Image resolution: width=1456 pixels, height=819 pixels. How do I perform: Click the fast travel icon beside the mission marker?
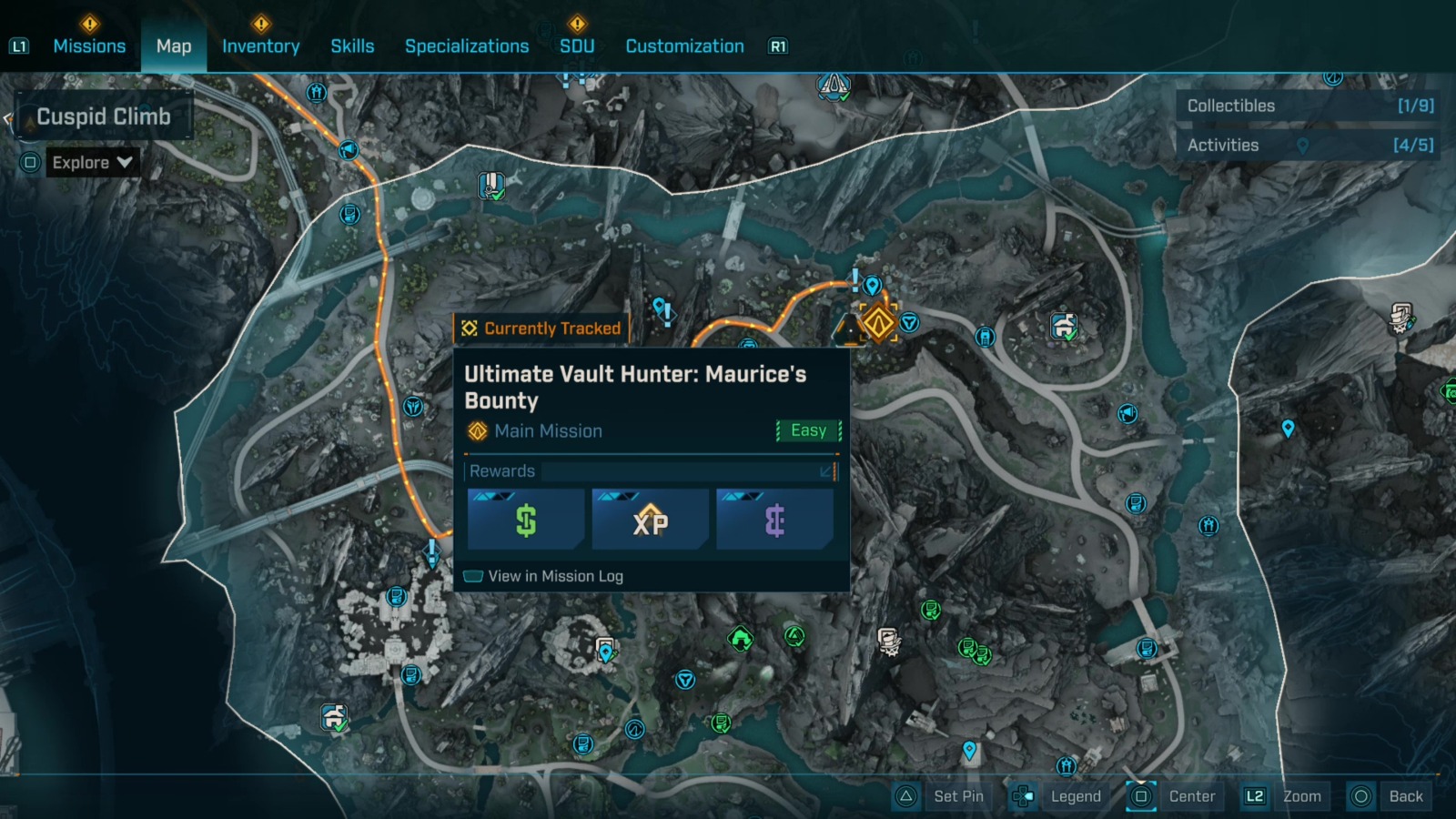pyautogui.click(x=909, y=320)
